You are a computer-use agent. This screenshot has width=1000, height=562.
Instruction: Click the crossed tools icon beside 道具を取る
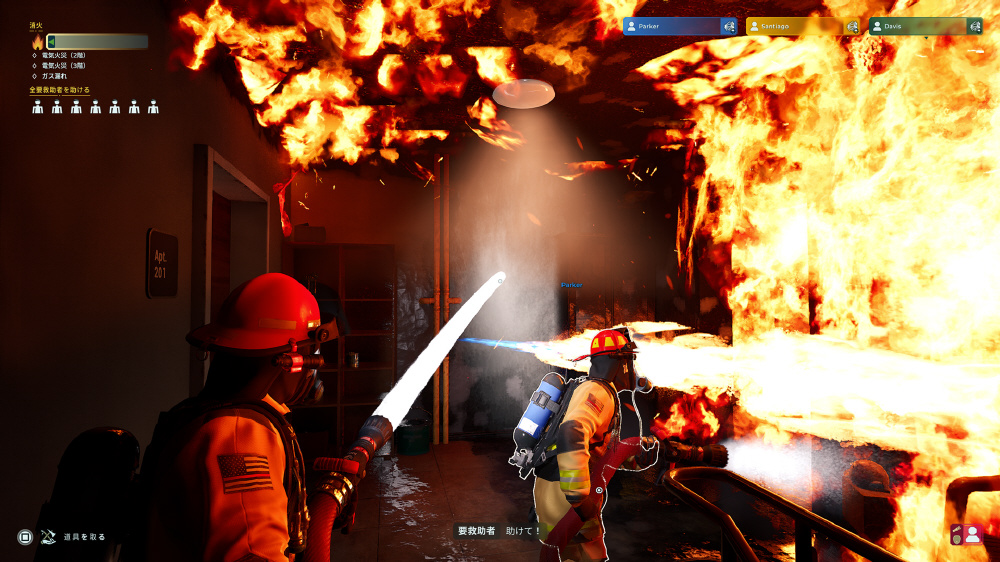(x=48, y=536)
